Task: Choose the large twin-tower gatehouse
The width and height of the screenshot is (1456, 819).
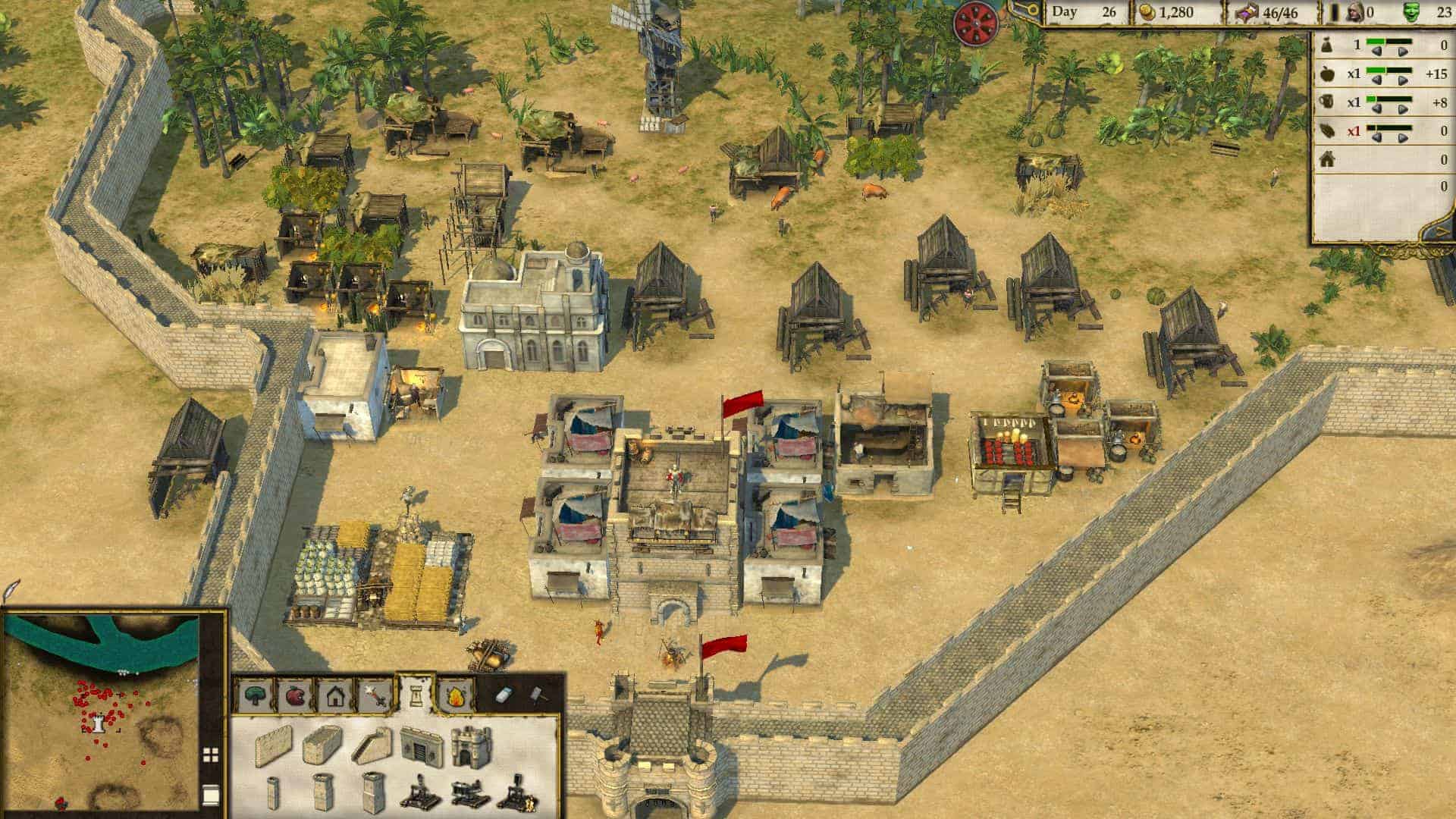Action: [472, 745]
